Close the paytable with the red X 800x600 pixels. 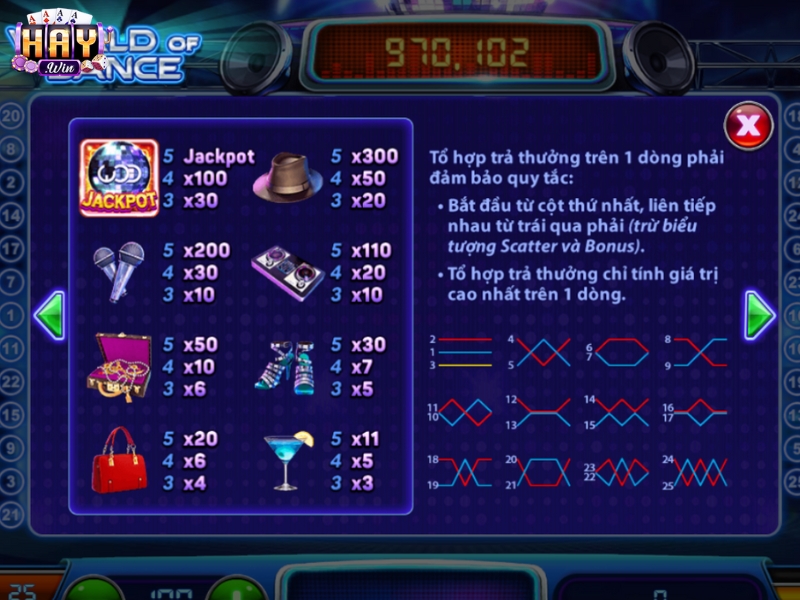click(747, 126)
